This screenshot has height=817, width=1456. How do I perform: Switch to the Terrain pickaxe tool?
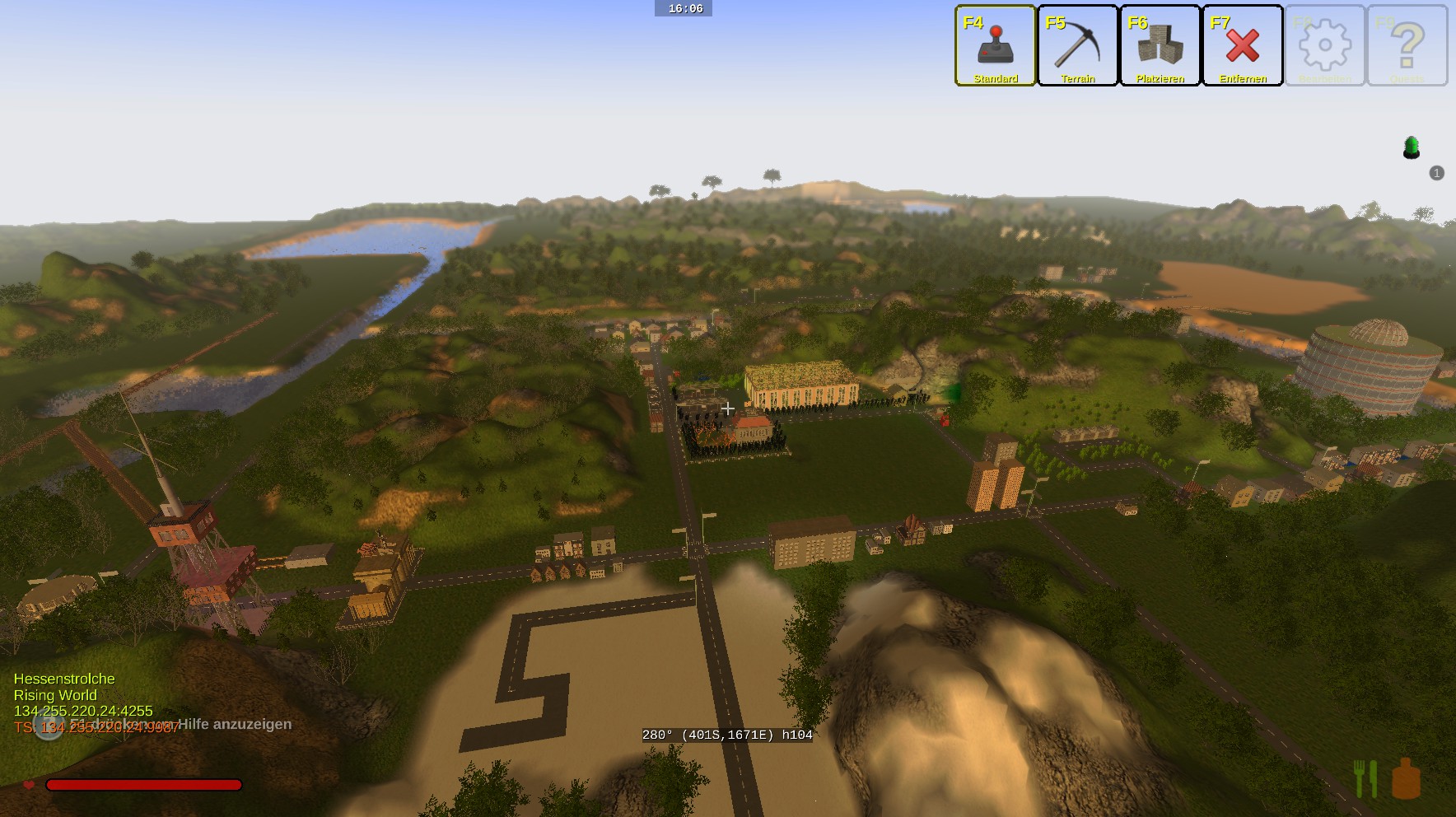tap(1077, 45)
